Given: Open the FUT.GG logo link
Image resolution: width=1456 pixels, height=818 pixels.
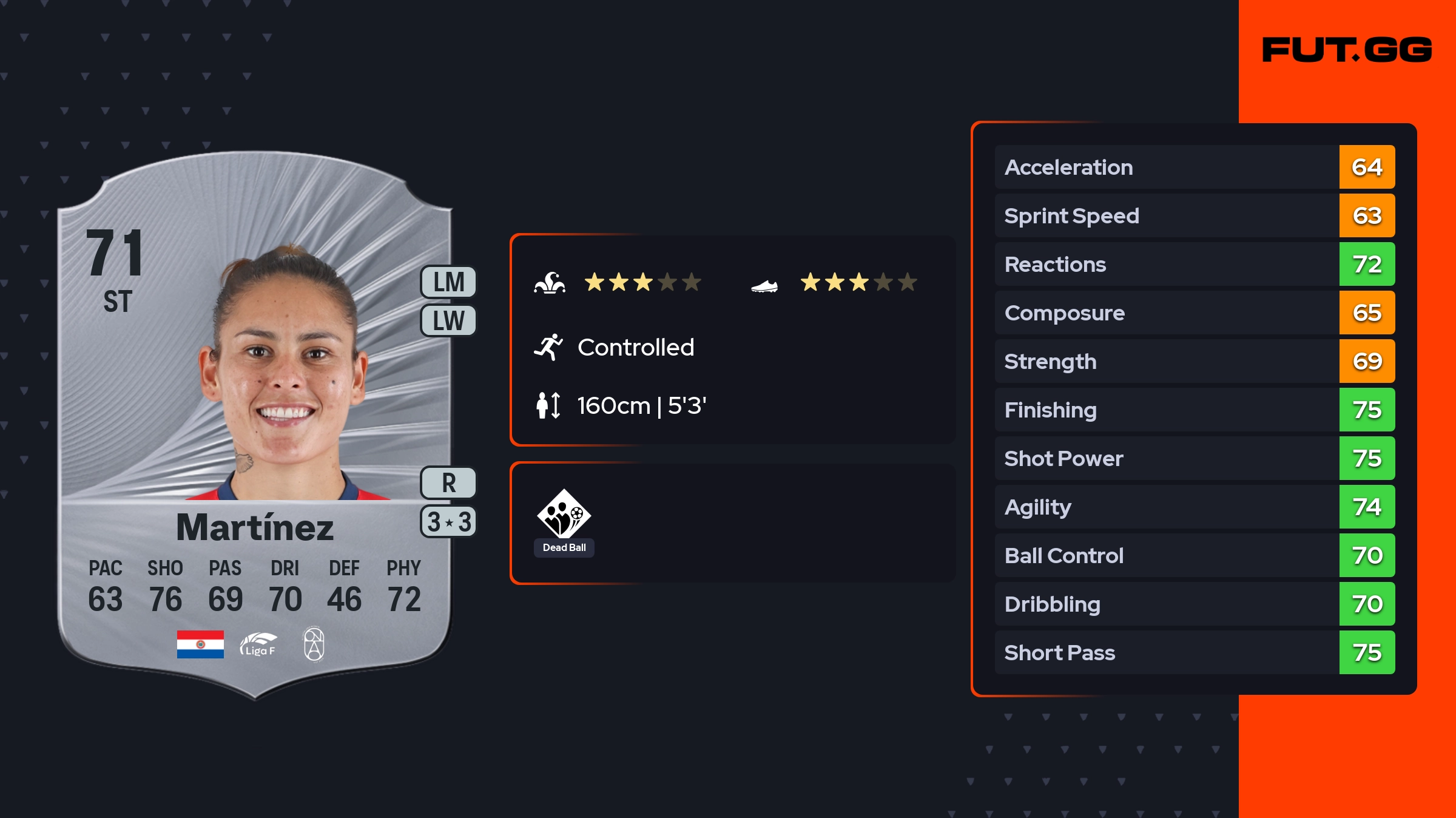Looking at the screenshot, I should click(x=1347, y=50).
